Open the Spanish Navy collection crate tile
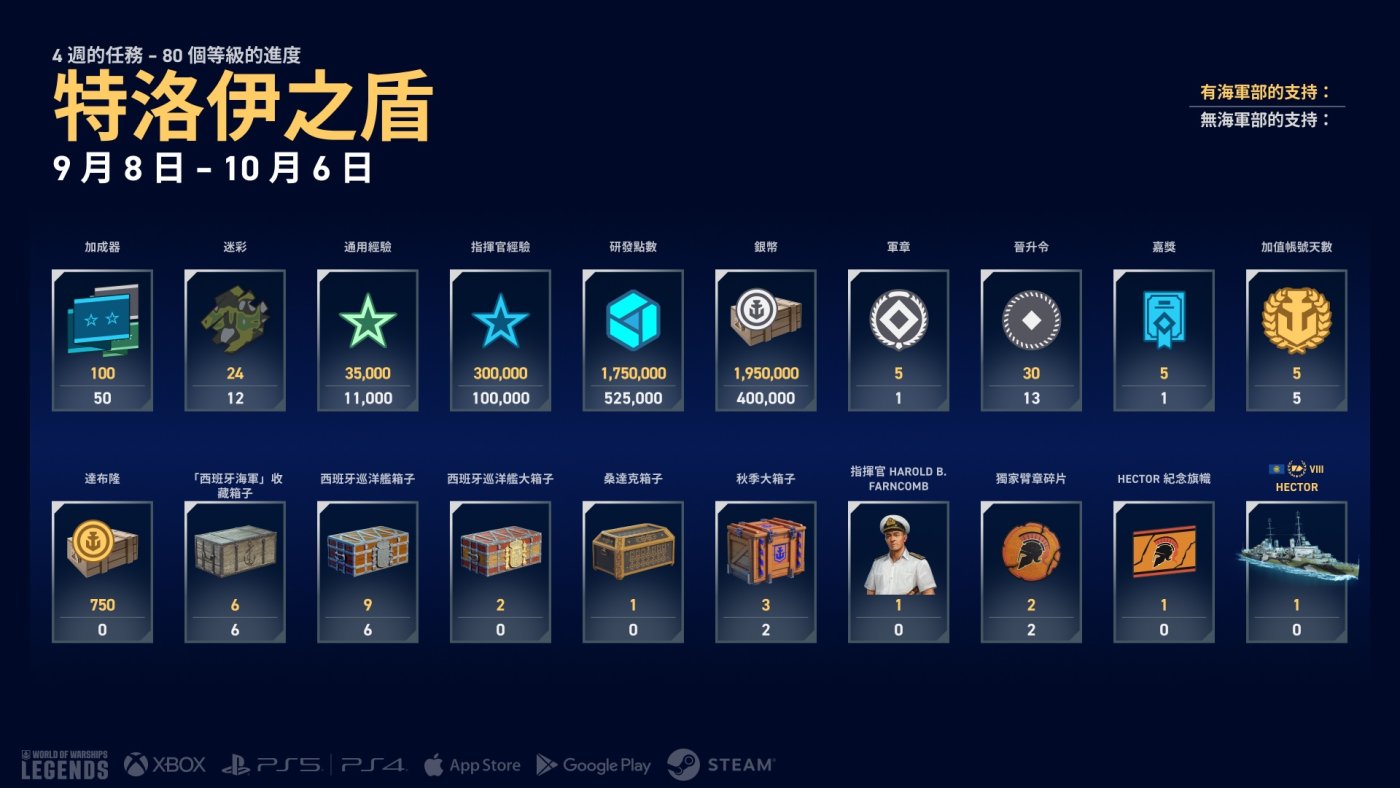Image resolution: width=1400 pixels, height=788 pixels. [235, 572]
